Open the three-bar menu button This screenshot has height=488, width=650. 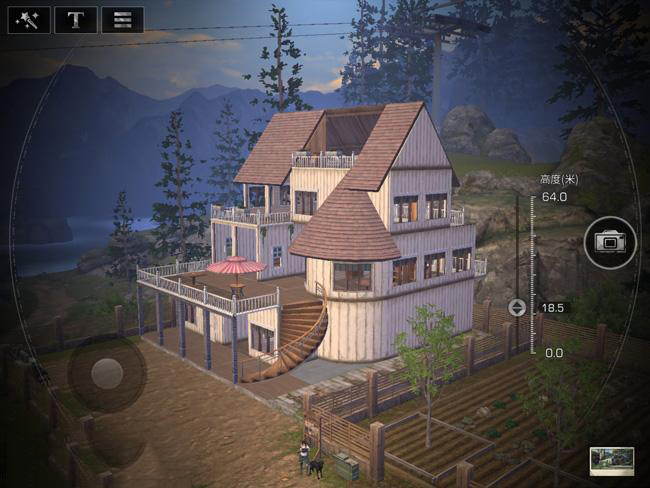[122, 20]
